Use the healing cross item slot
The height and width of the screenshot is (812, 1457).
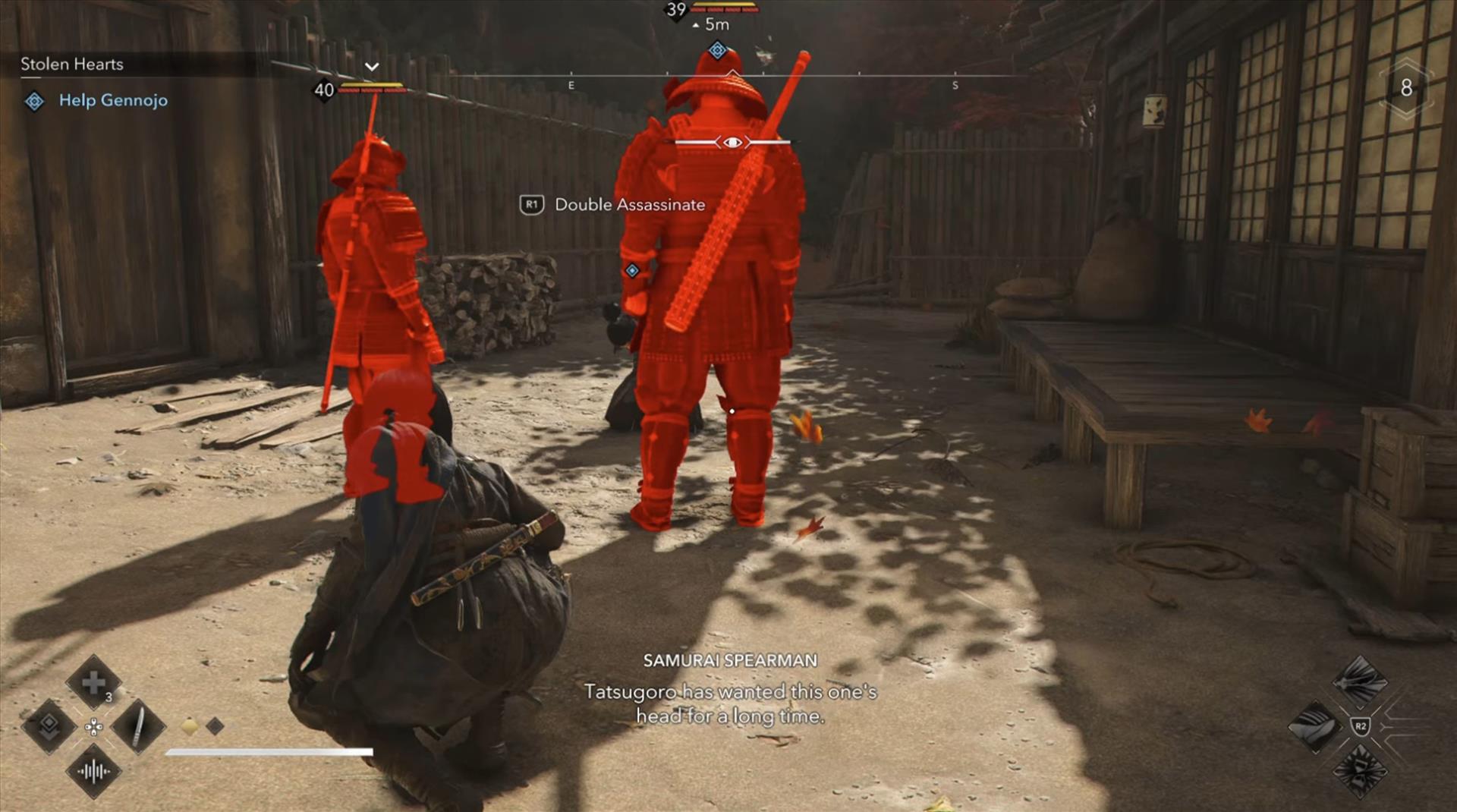[x=93, y=683]
